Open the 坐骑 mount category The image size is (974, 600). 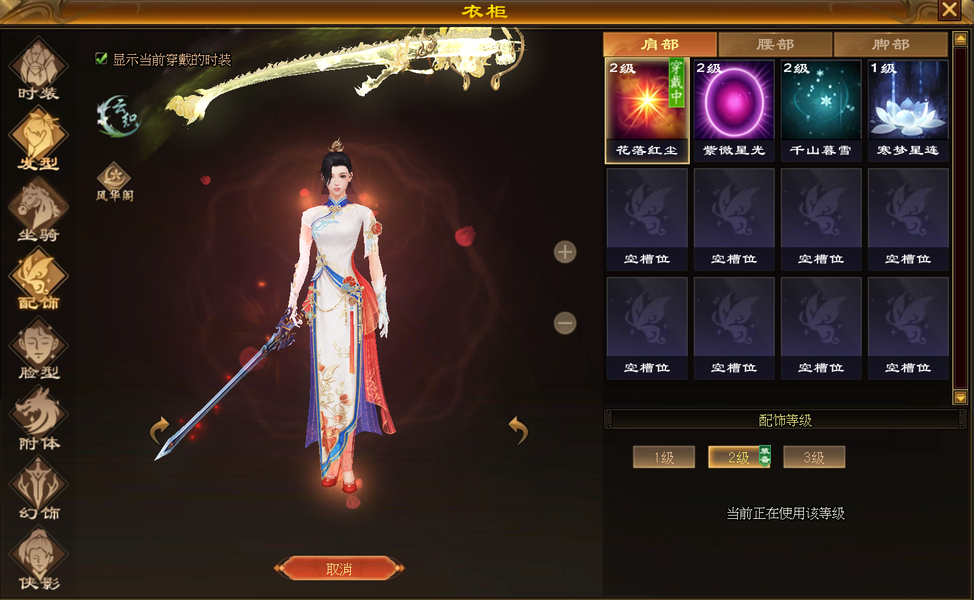point(39,208)
